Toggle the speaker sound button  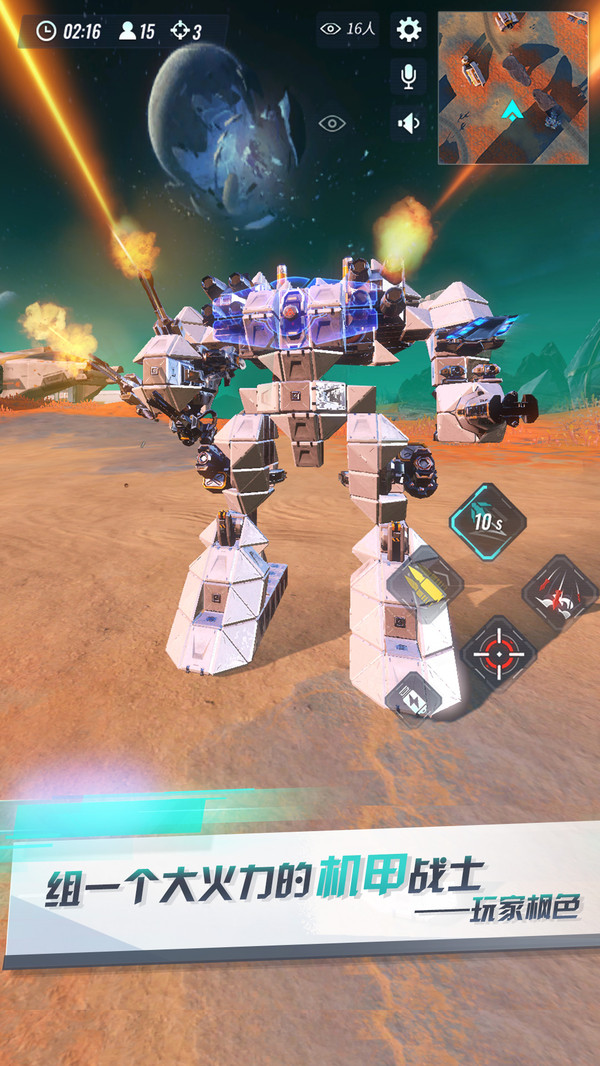[408, 123]
